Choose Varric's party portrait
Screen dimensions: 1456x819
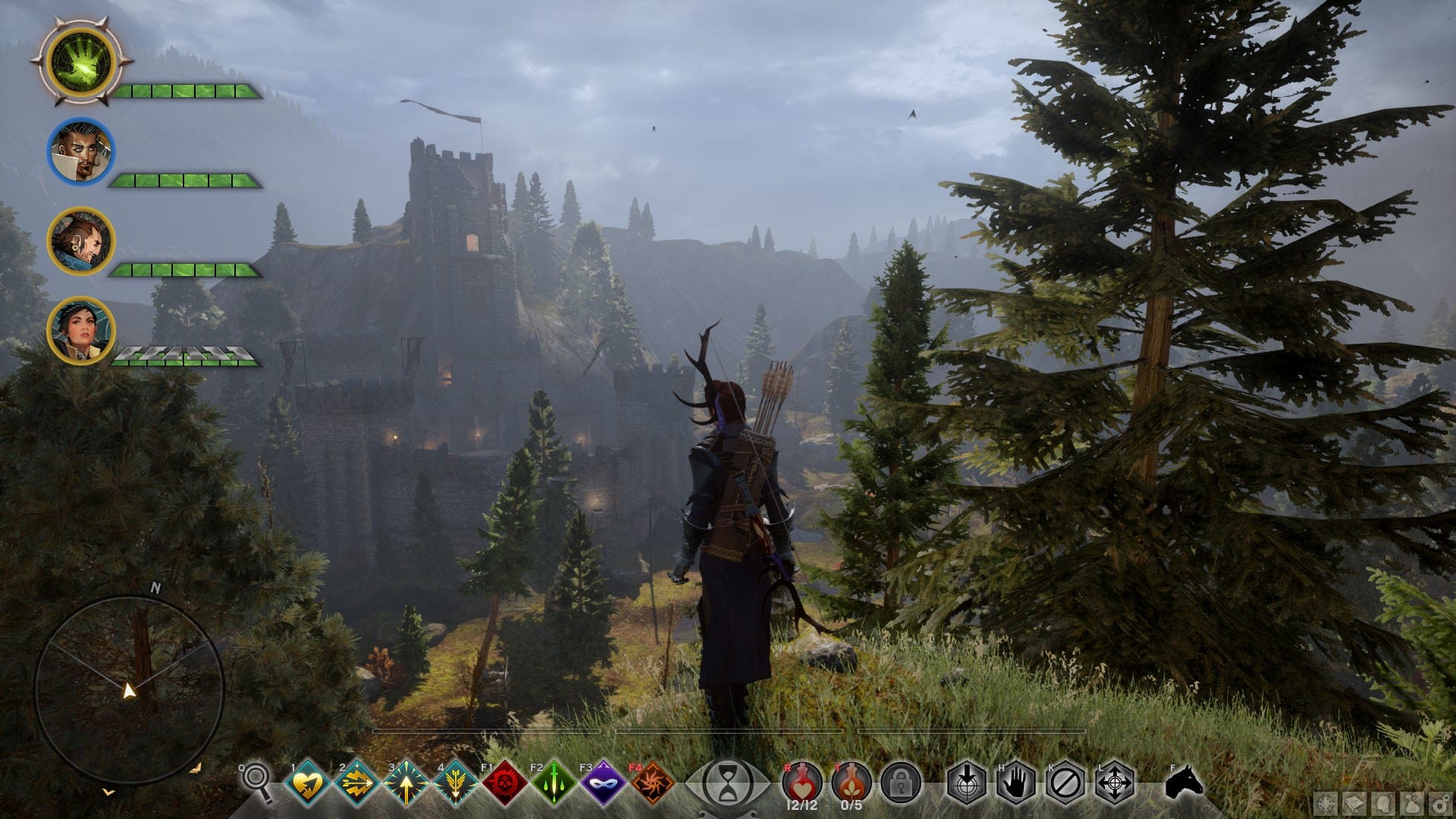click(x=81, y=241)
